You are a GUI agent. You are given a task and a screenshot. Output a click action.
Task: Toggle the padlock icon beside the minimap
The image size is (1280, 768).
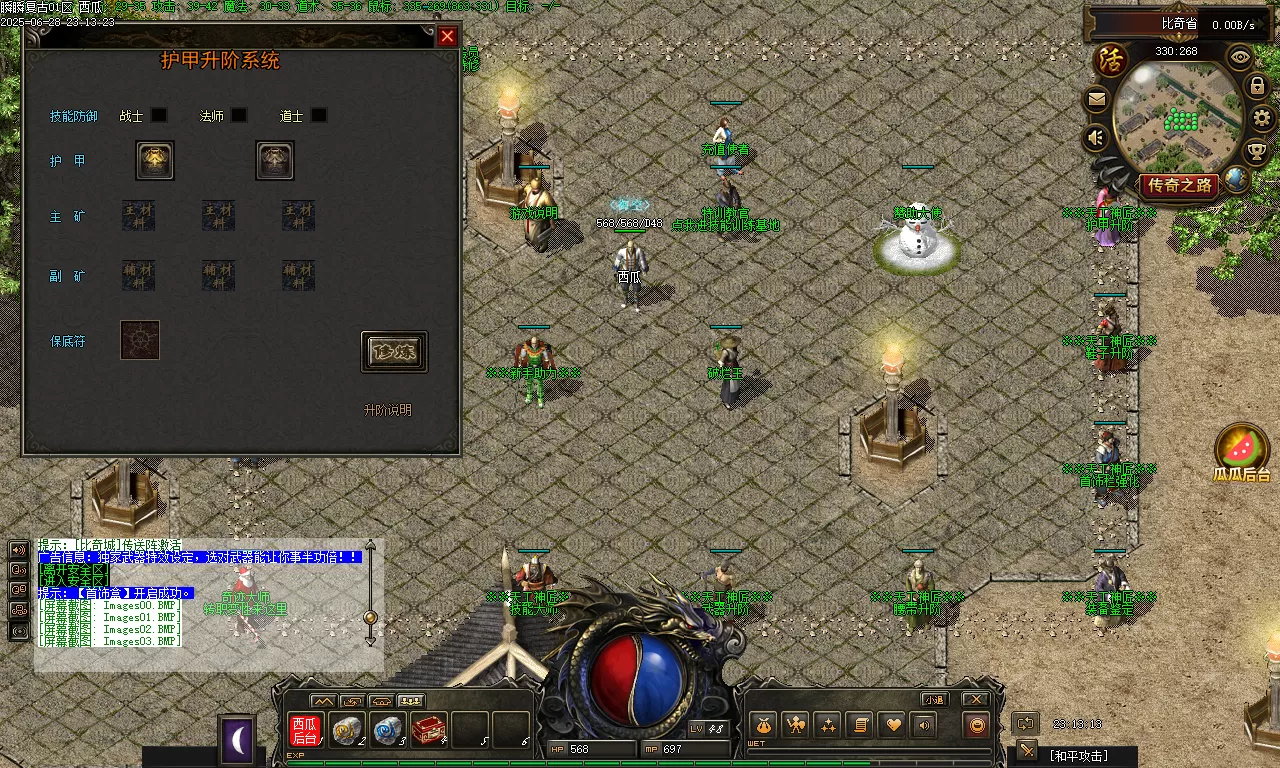pos(1258,86)
